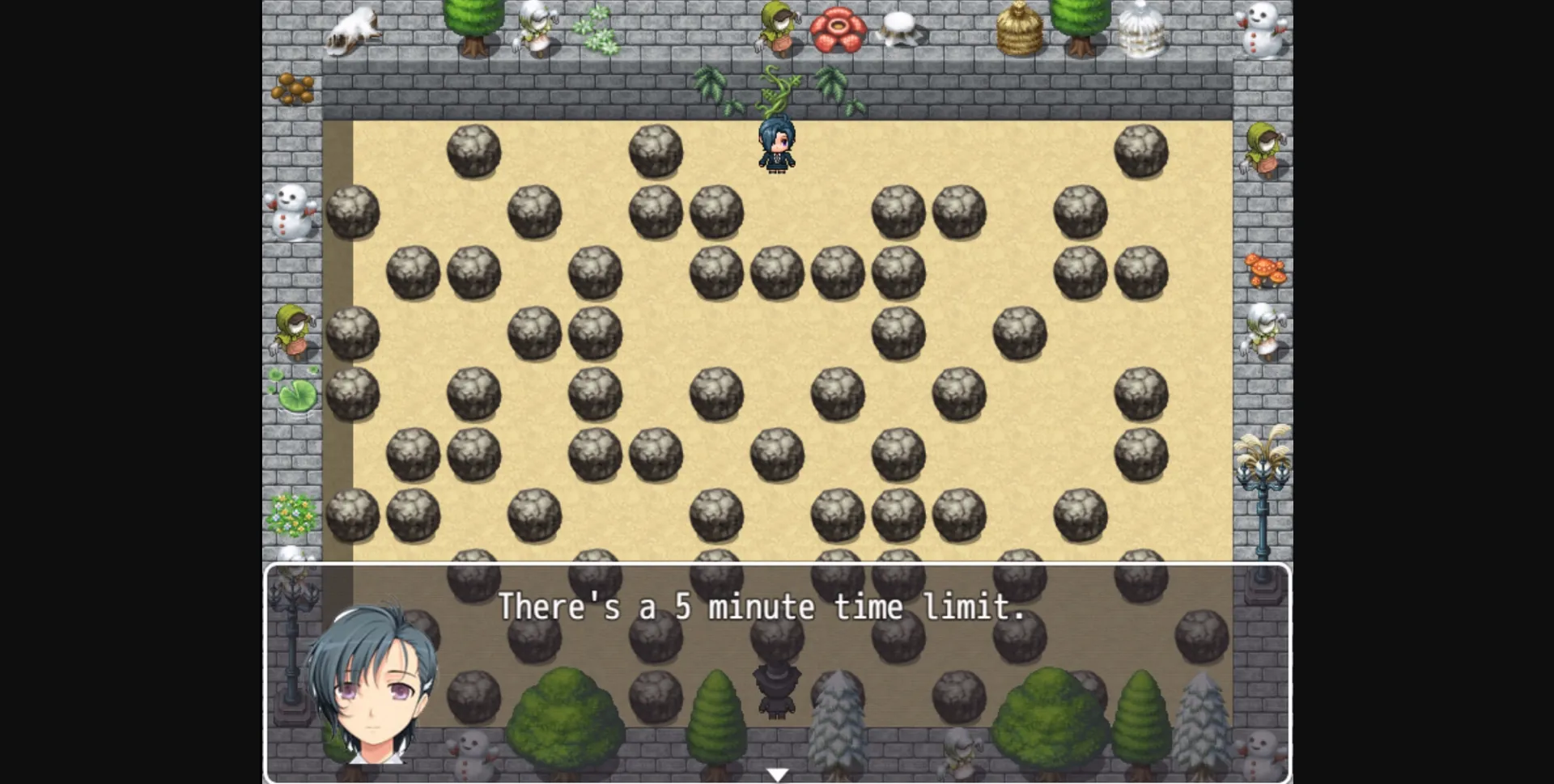Click the white birdcage at the top
Image resolution: width=1554 pixels, height=784 pixels.
coord(1141,28)
